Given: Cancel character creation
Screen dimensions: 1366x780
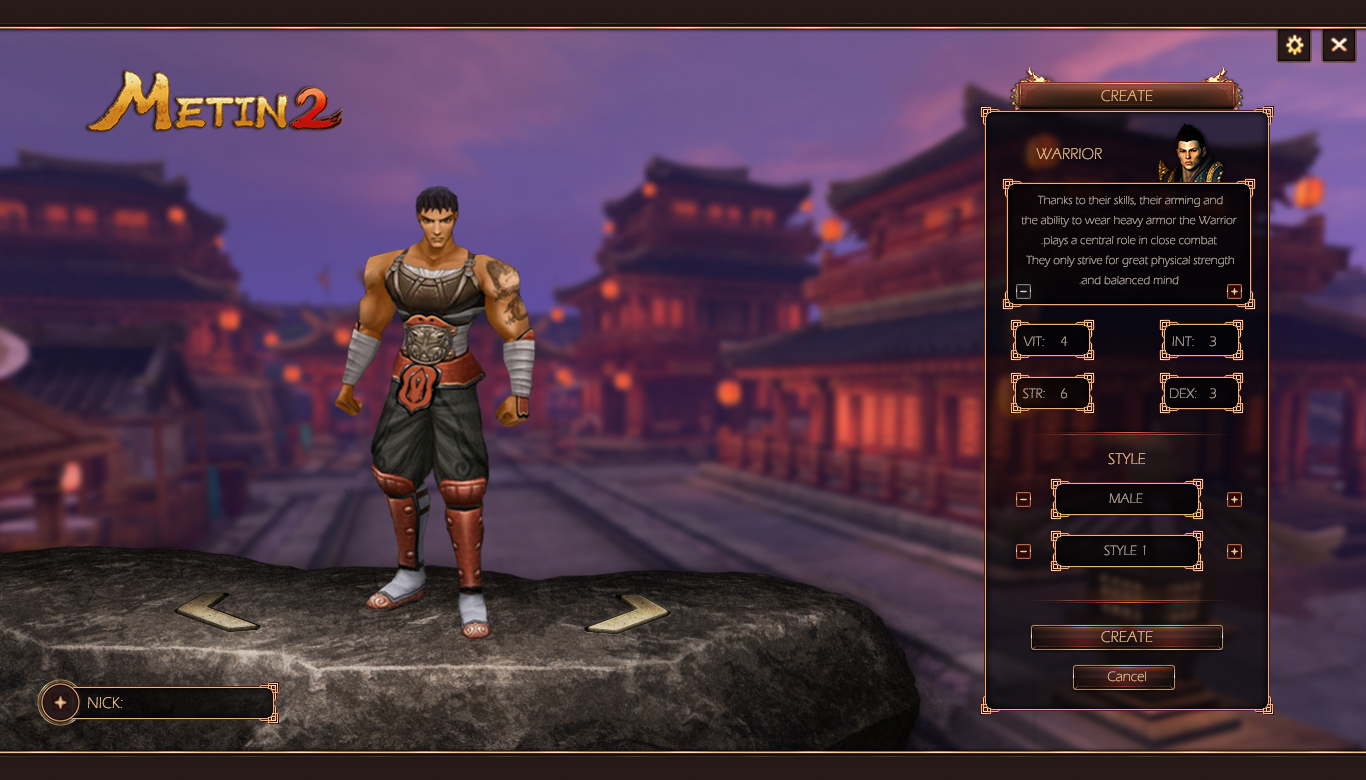Looking at the screenshot, I should (x=1124, y=677).
